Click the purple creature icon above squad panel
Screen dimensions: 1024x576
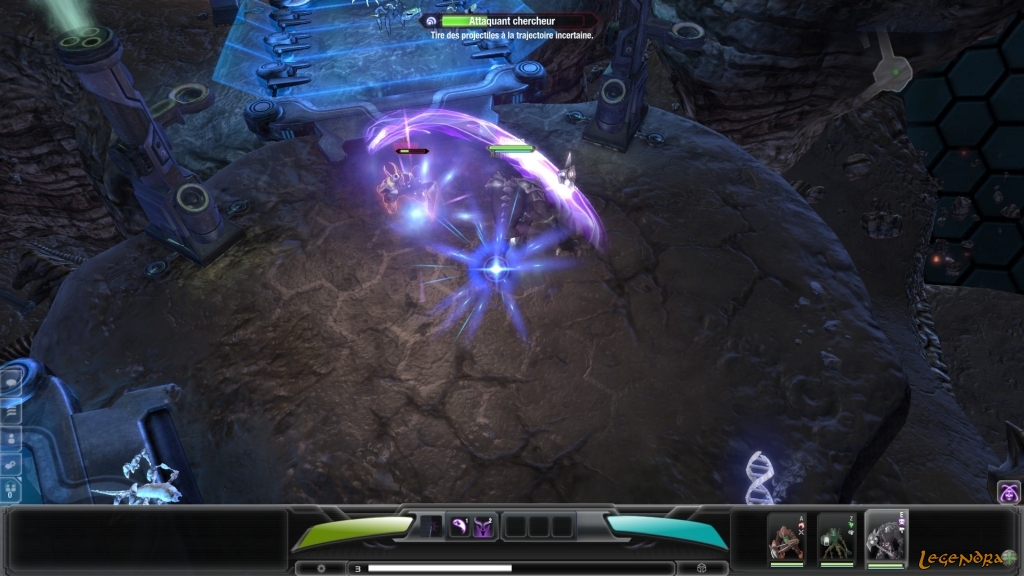1008,491
